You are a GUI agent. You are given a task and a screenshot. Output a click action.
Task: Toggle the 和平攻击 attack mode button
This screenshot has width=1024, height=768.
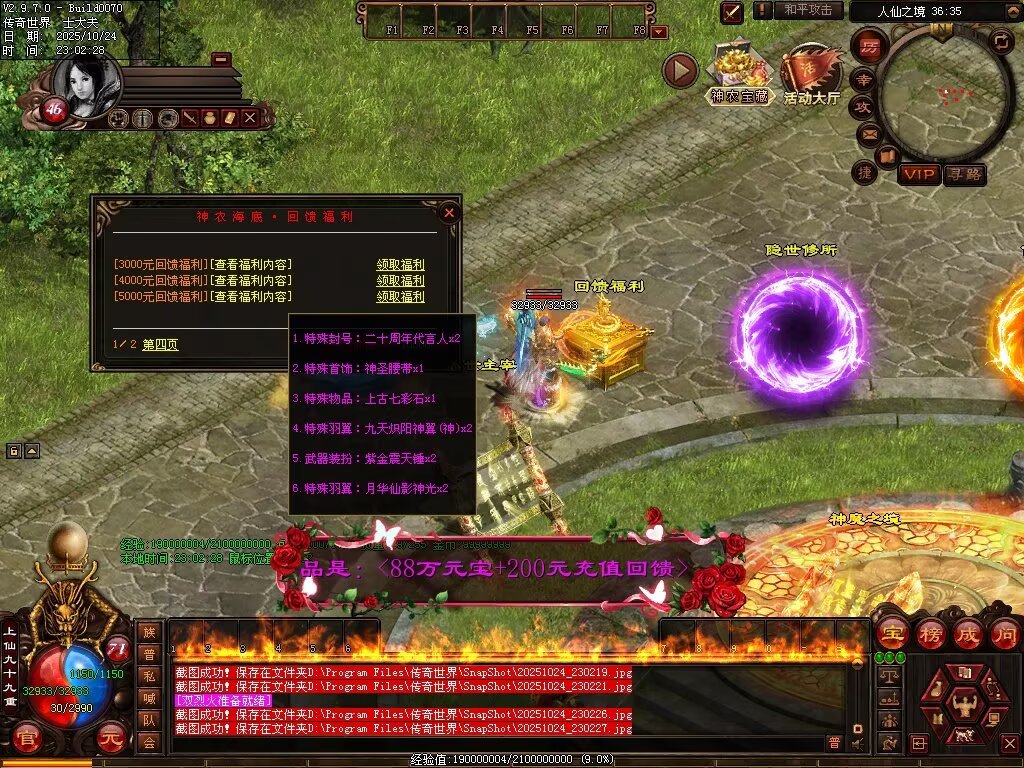807,10
